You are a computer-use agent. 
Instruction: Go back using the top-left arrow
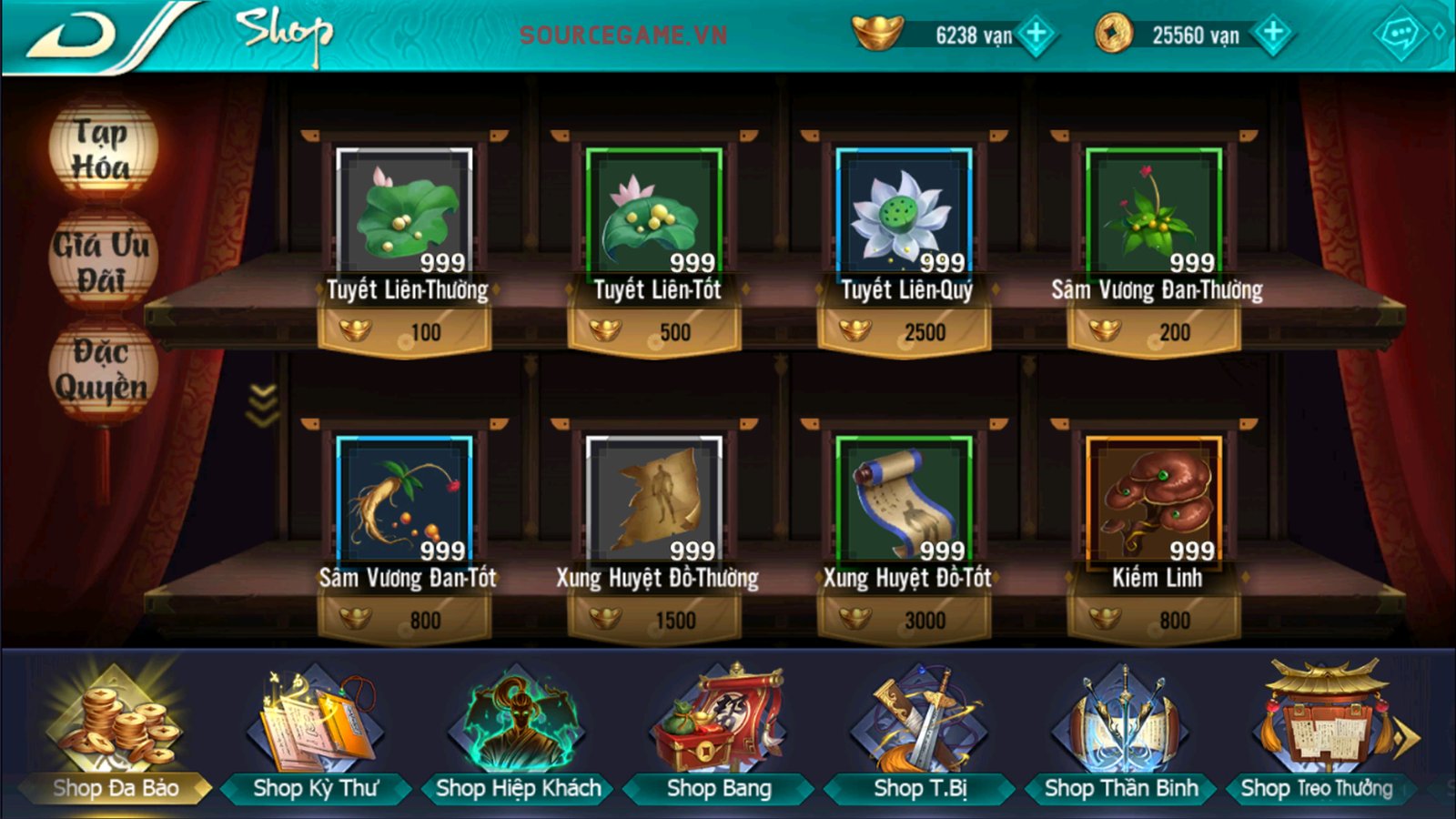pyautogui.click(x=73, y=36)
